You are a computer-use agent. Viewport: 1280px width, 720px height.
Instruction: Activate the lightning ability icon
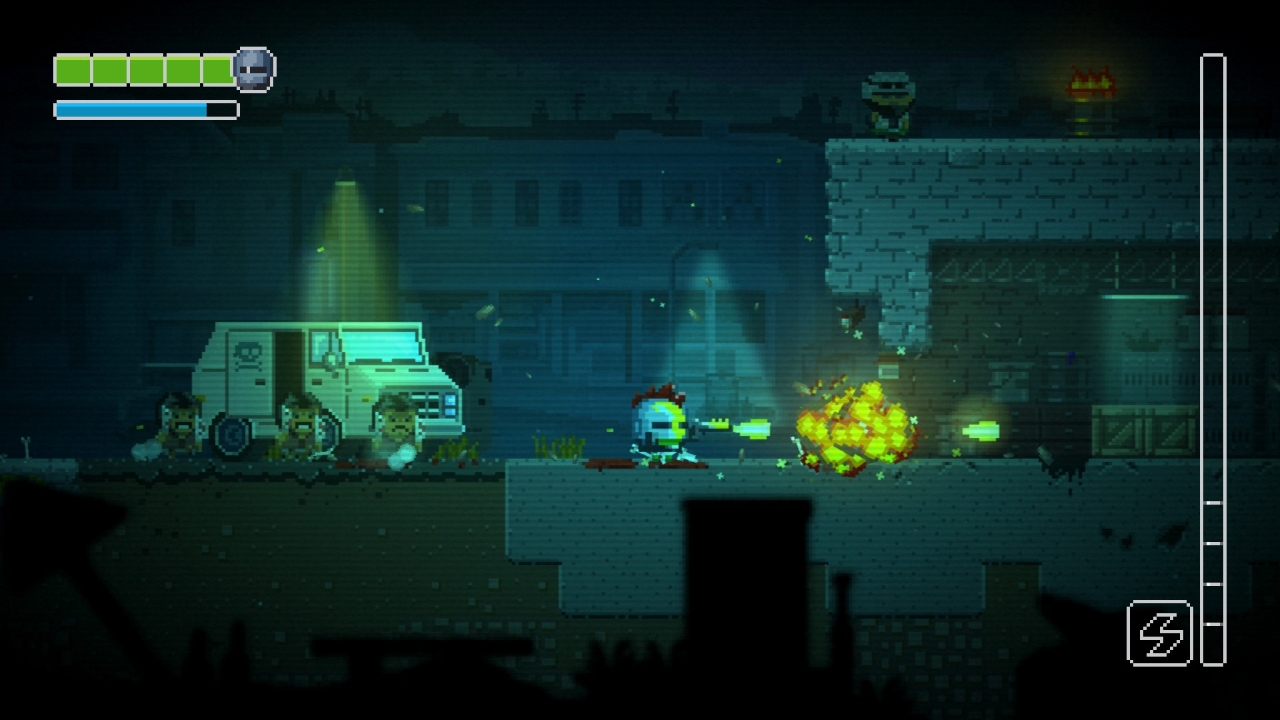pos(1160,633)
